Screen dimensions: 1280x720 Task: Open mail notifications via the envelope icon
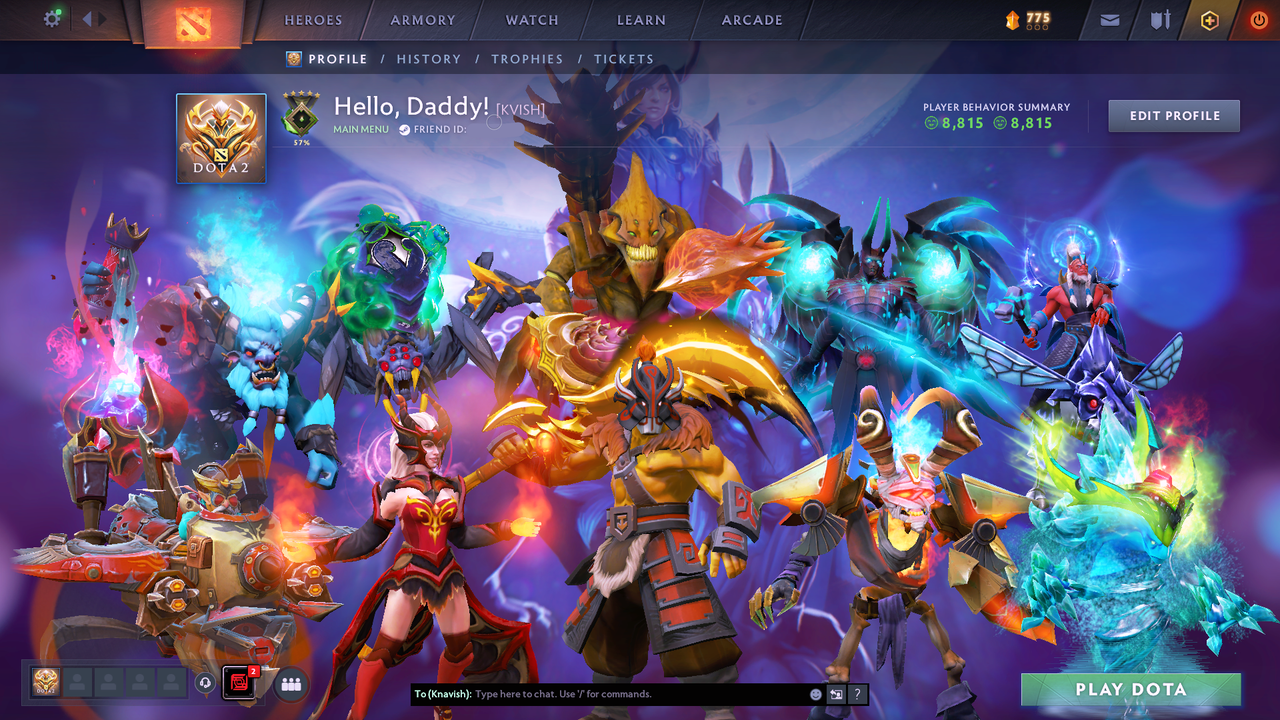1108,19
